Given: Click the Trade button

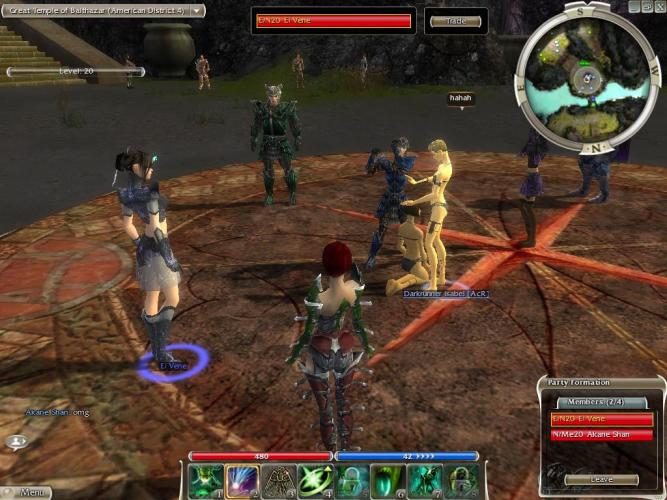Looking at the screenshot, I should [x=454, y=21].
